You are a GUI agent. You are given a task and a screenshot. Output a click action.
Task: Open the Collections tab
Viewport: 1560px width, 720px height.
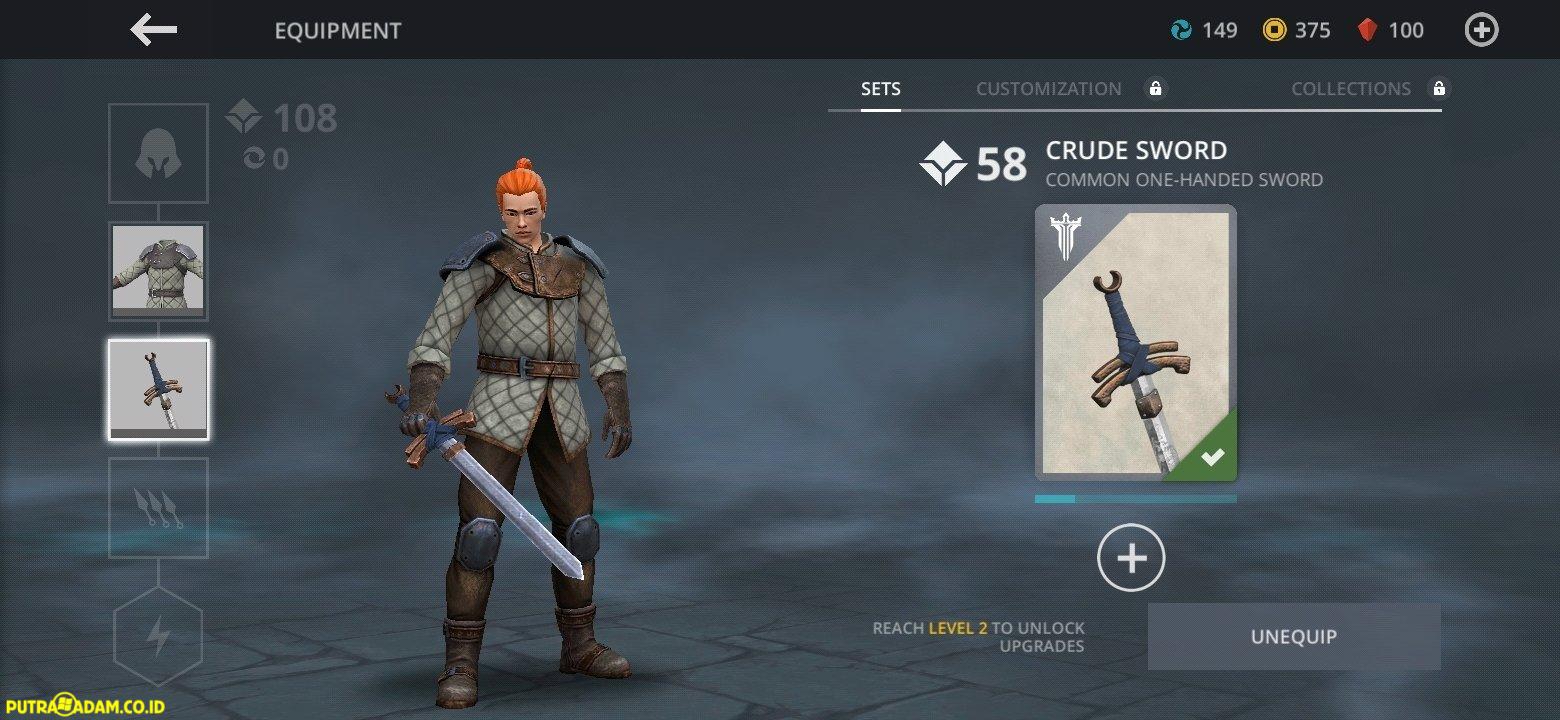tap(1351, 88)
